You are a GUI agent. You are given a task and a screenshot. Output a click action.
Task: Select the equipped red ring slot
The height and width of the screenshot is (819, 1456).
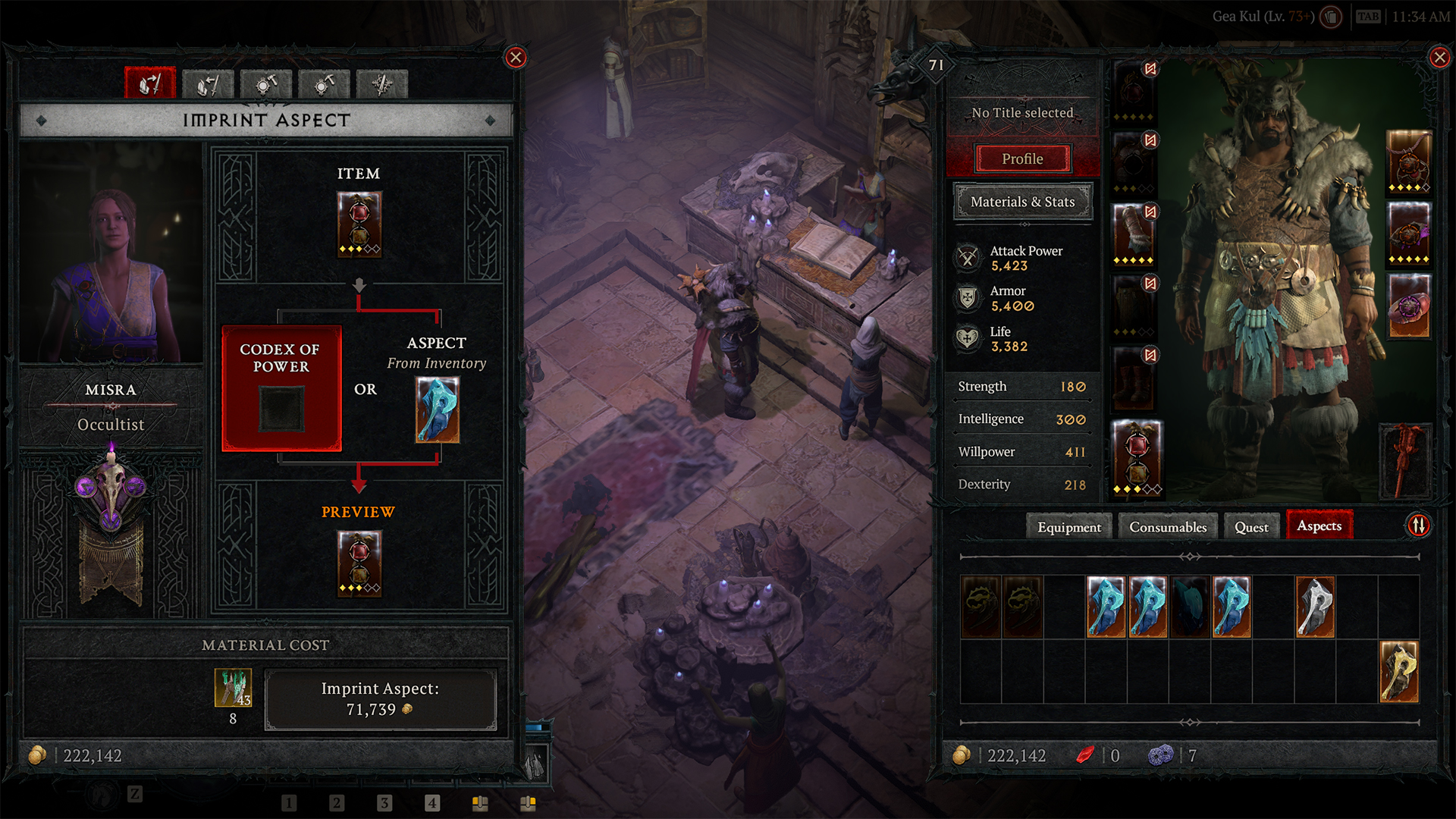1409,306
